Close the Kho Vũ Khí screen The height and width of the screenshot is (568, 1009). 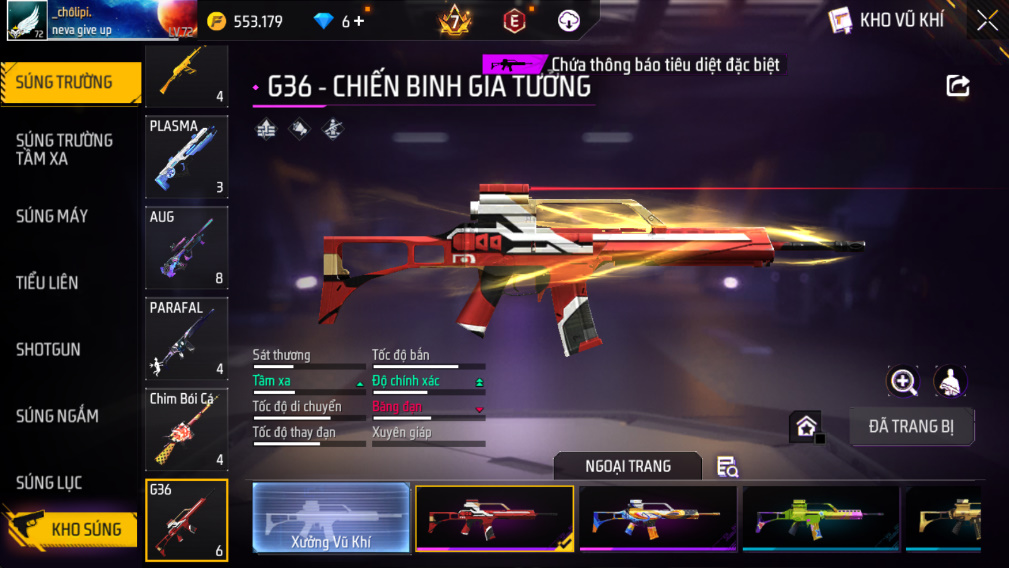[x=987, y=21]
